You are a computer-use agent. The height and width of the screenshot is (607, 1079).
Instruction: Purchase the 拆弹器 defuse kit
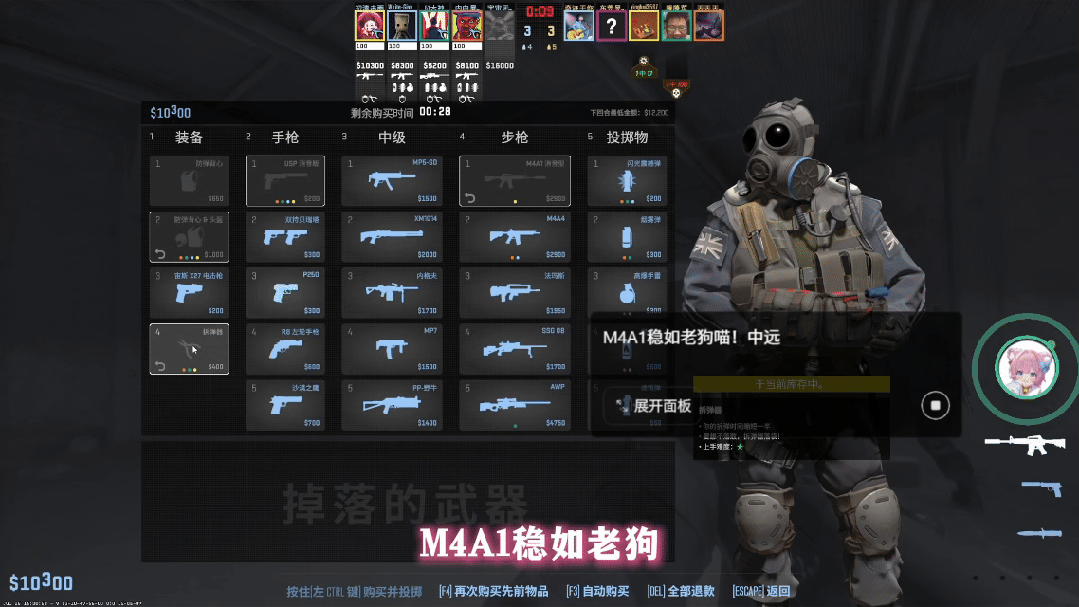pos(189,349)
